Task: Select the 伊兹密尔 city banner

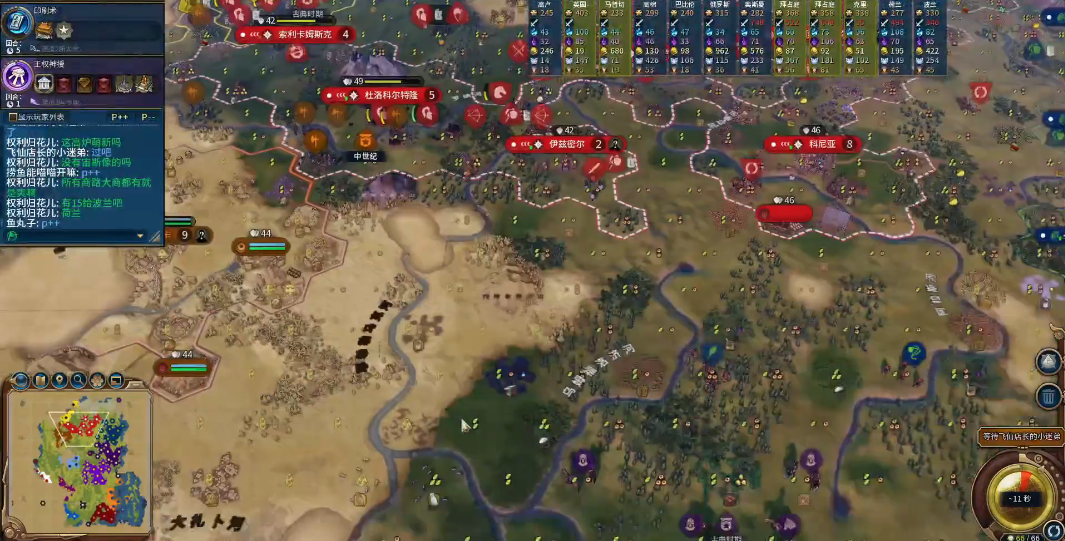Action: tap(563, 144)
